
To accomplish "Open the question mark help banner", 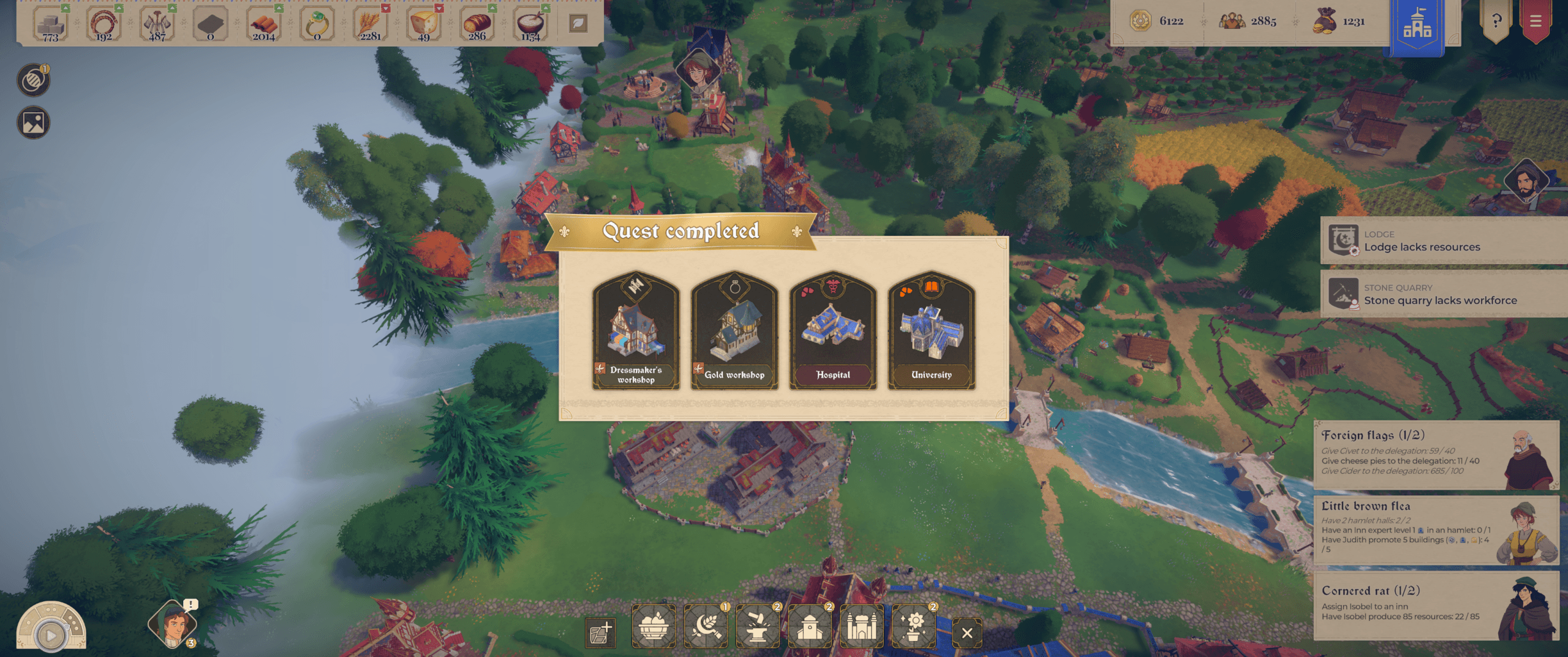I will pos(1496,21).
